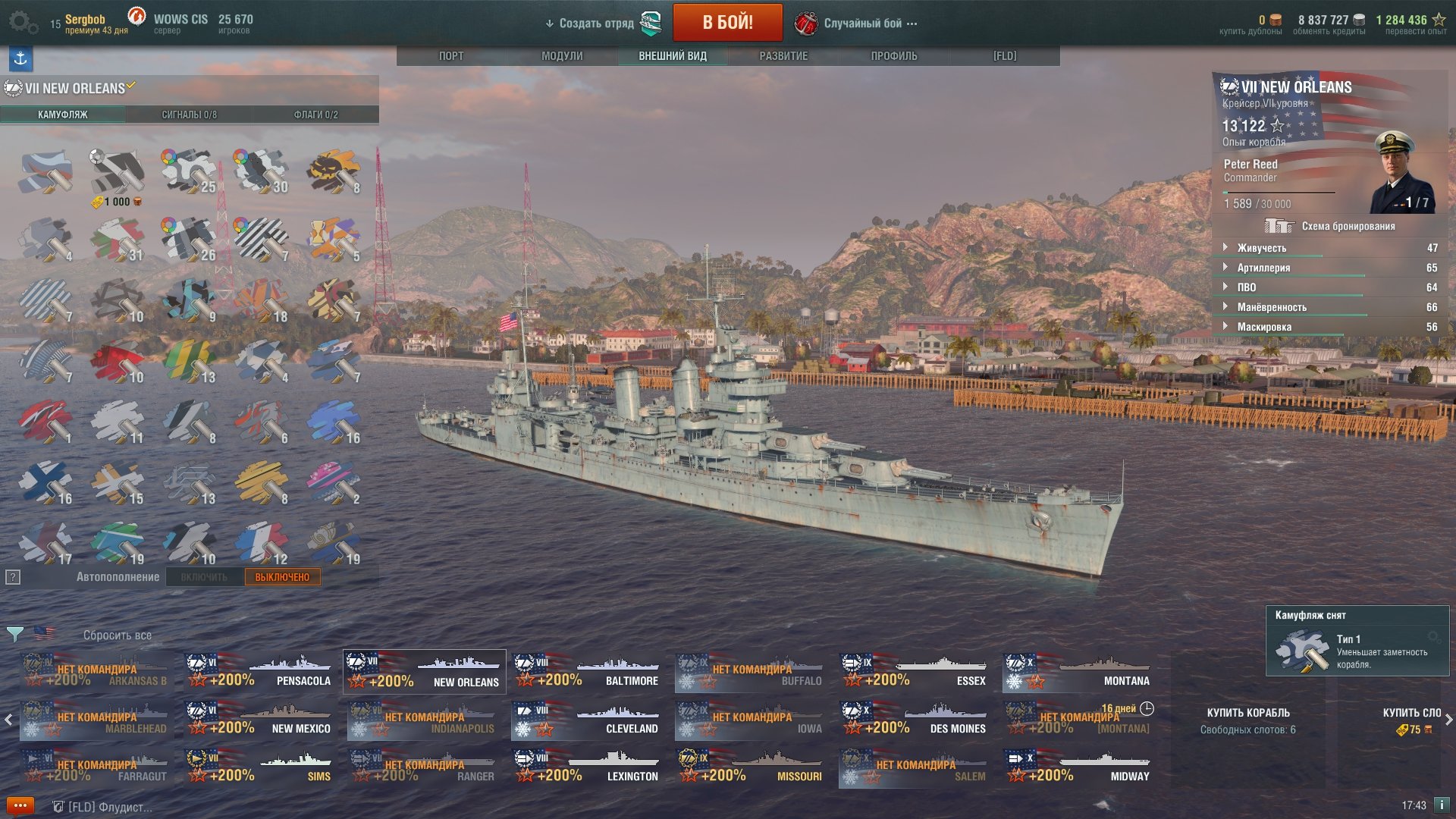The image size is (1456, 819).
Task: Expand the Живучесть stat row
Action: [x=1261, y=248]
